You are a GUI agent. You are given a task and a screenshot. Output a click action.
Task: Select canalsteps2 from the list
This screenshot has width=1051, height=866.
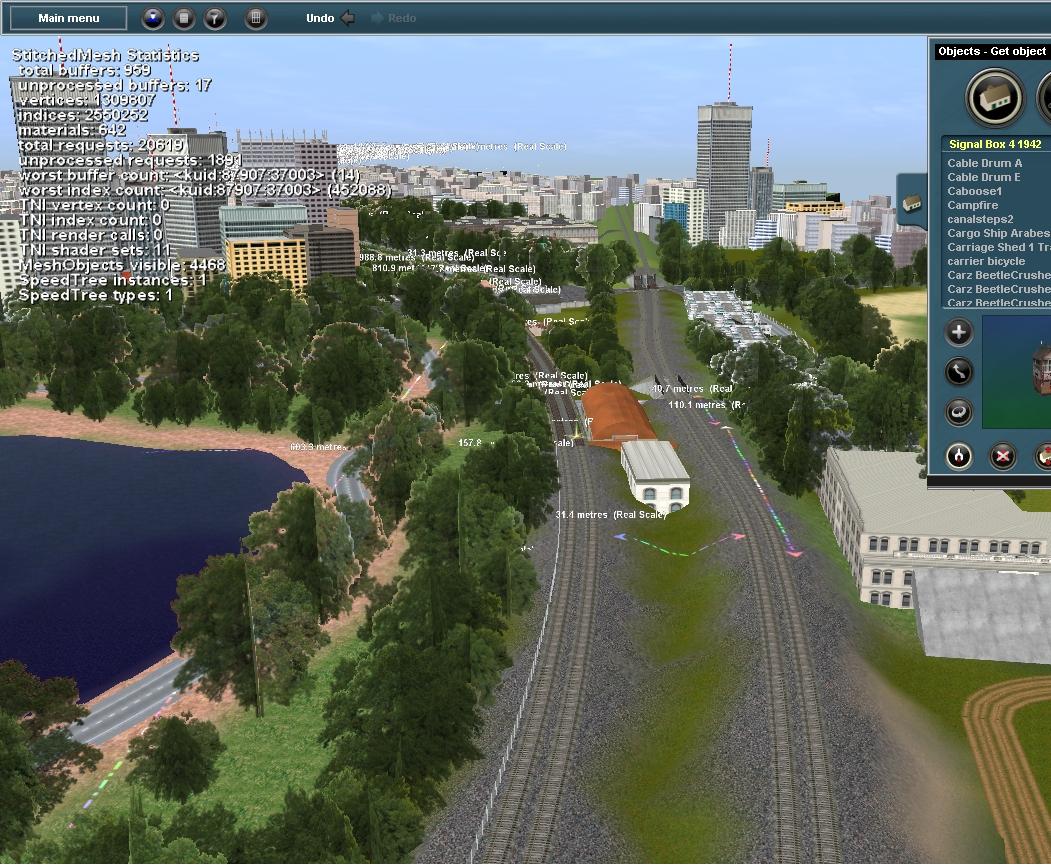point(980,219)
